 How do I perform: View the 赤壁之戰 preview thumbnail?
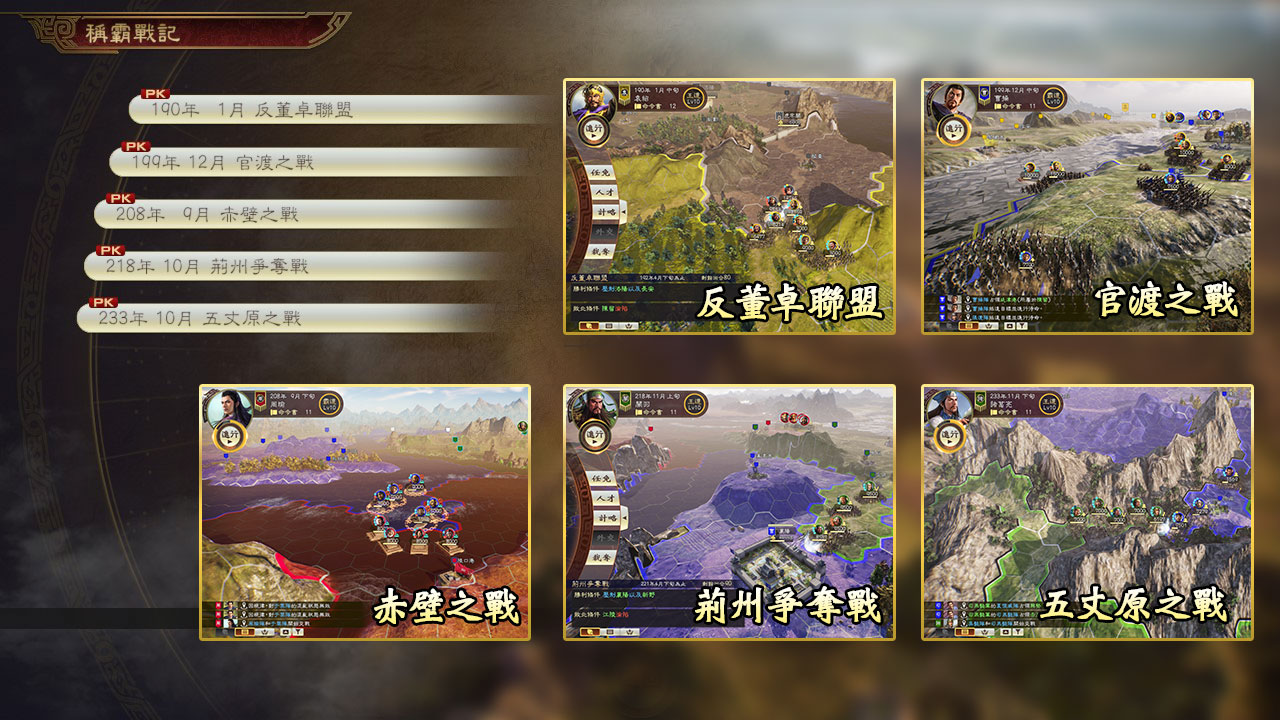tap(365, 512)
